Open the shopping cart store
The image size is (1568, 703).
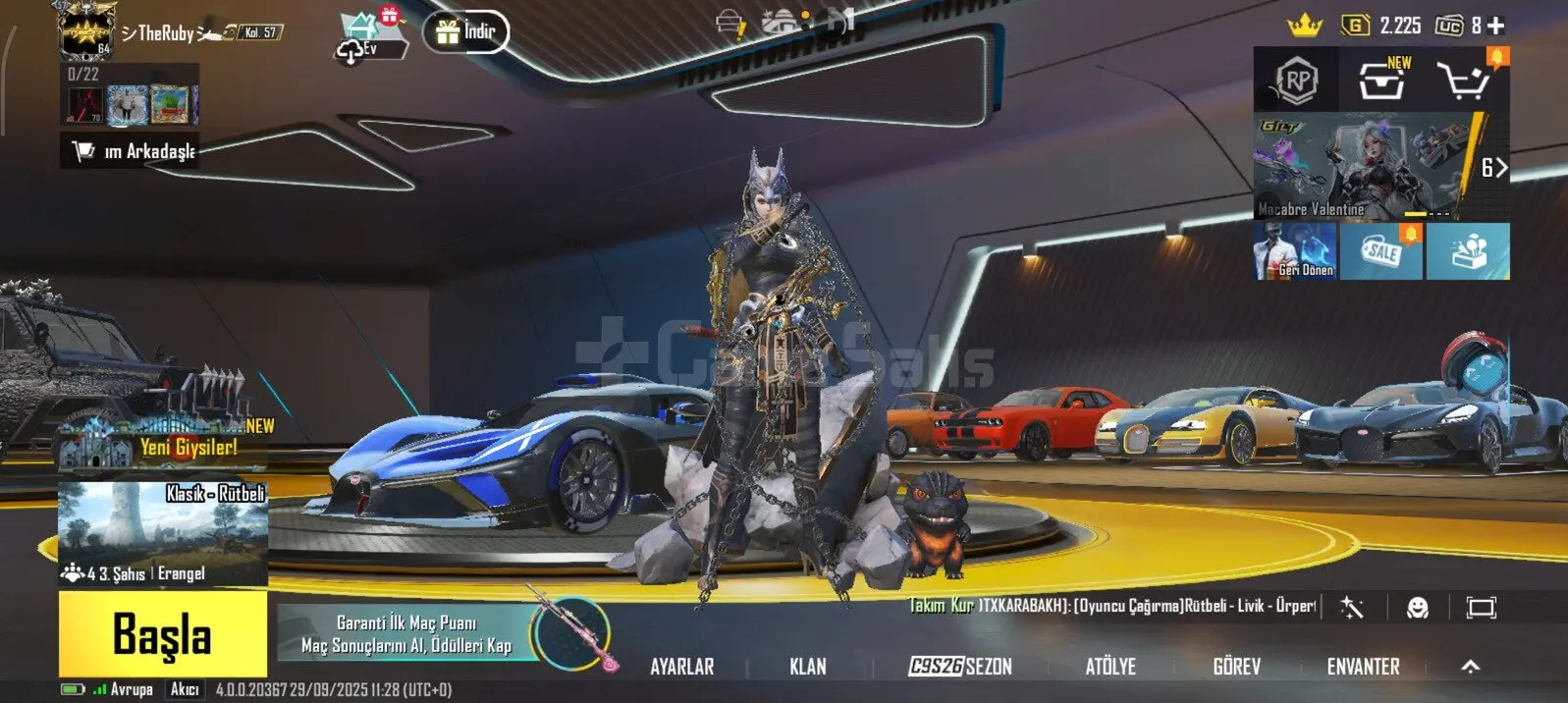(1464, 81)
